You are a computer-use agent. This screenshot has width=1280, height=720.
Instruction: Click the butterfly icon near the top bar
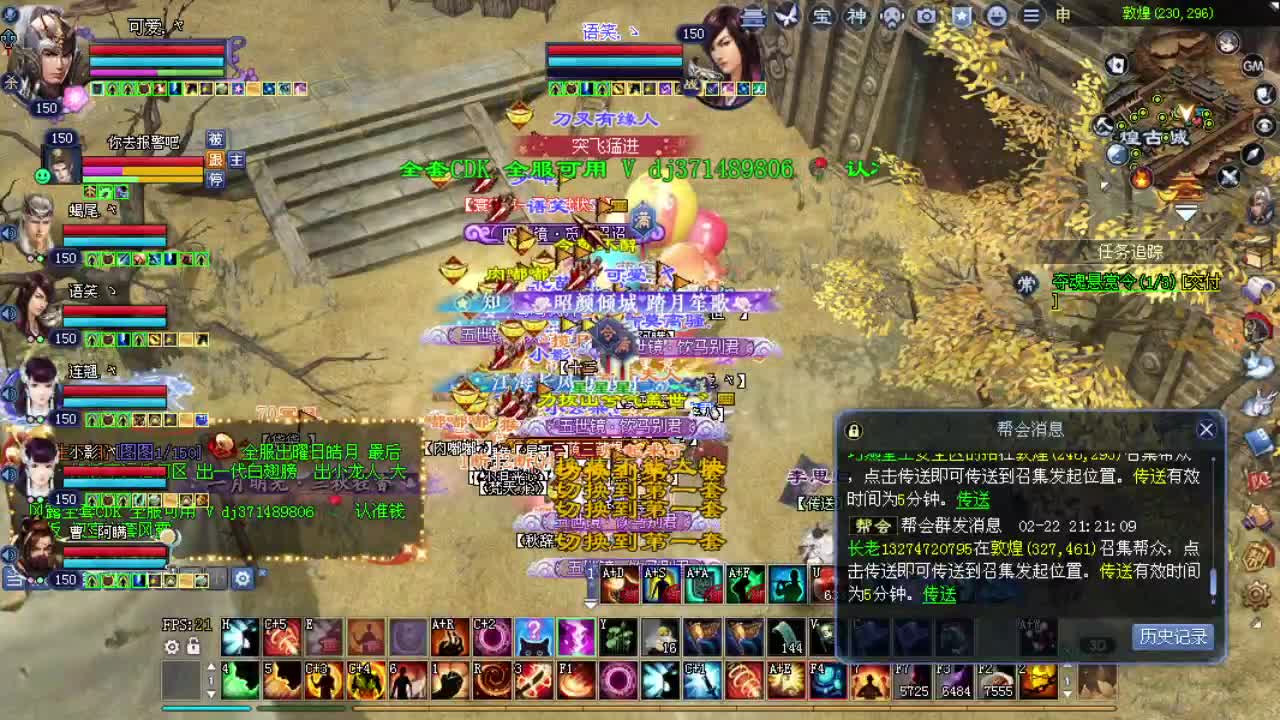[786, 16]
